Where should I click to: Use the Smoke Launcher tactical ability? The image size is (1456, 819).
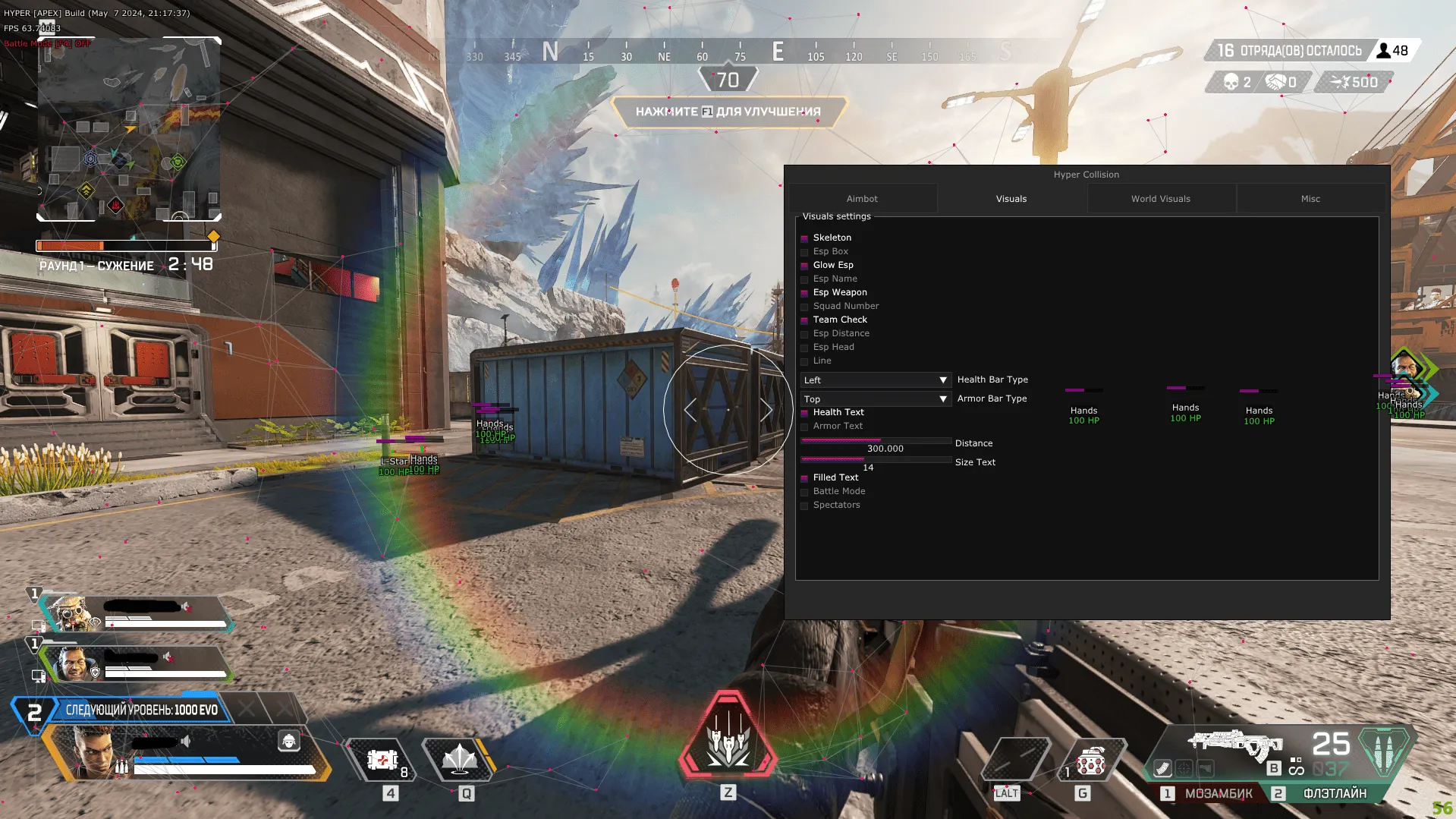pos(459,759)
